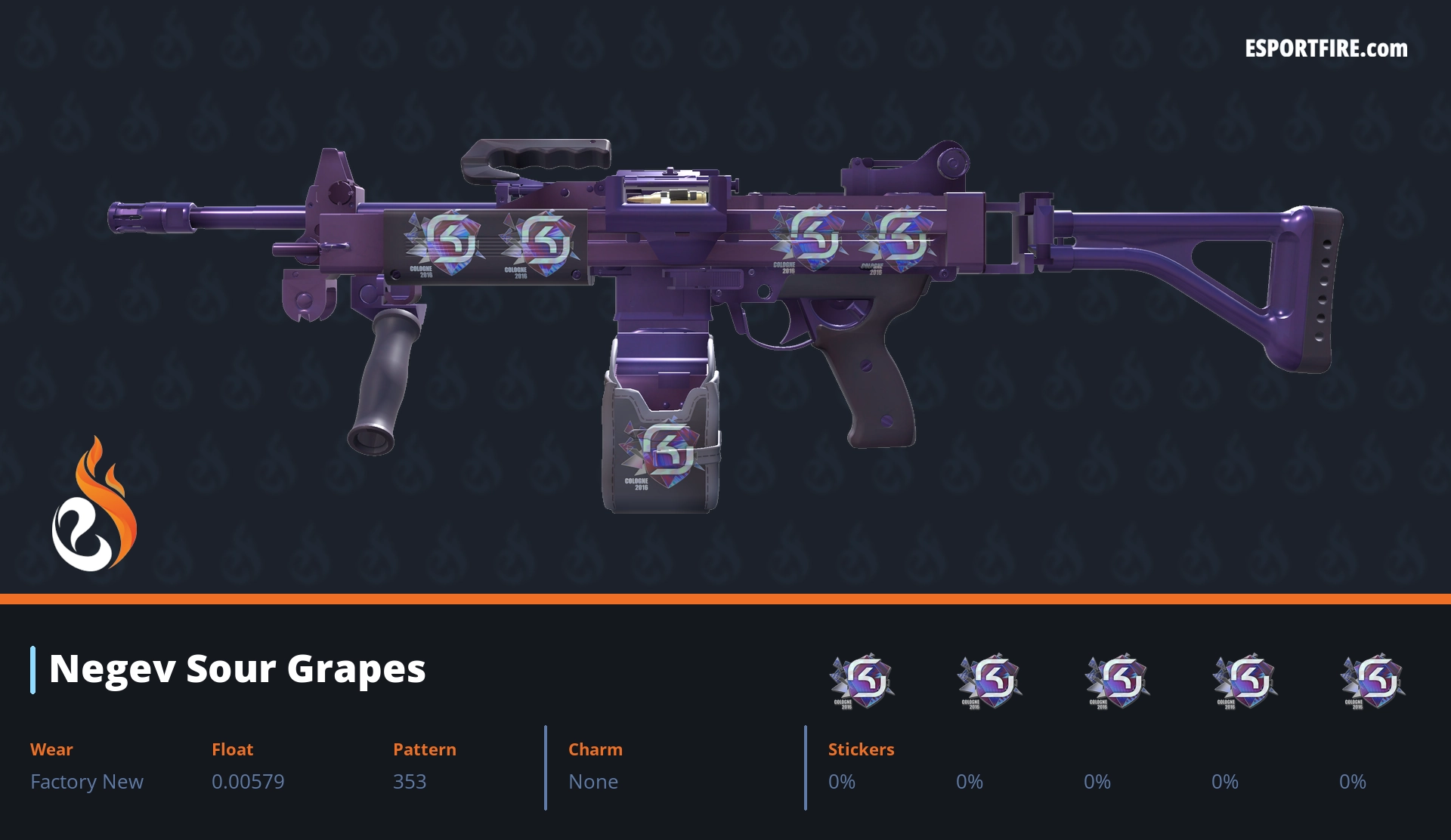Open the ESPORTFIRE.com site link
Viewport: 1451px width, 840px height.
[1326, 49]
